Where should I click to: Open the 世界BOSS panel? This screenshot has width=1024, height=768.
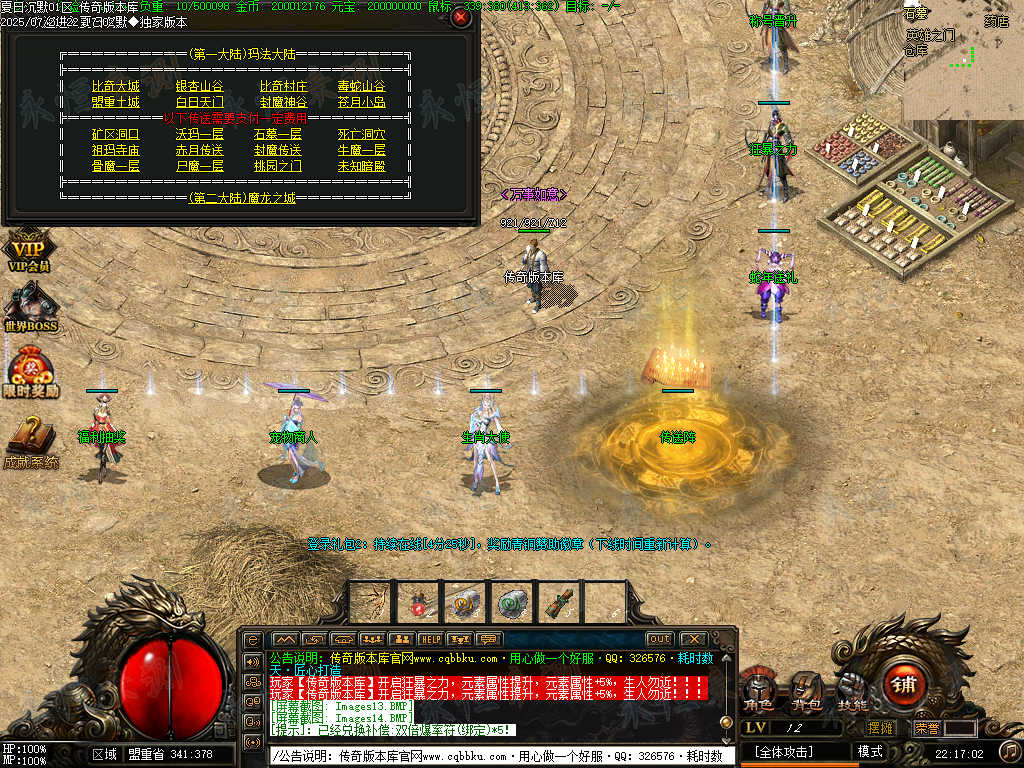(30, 307)
